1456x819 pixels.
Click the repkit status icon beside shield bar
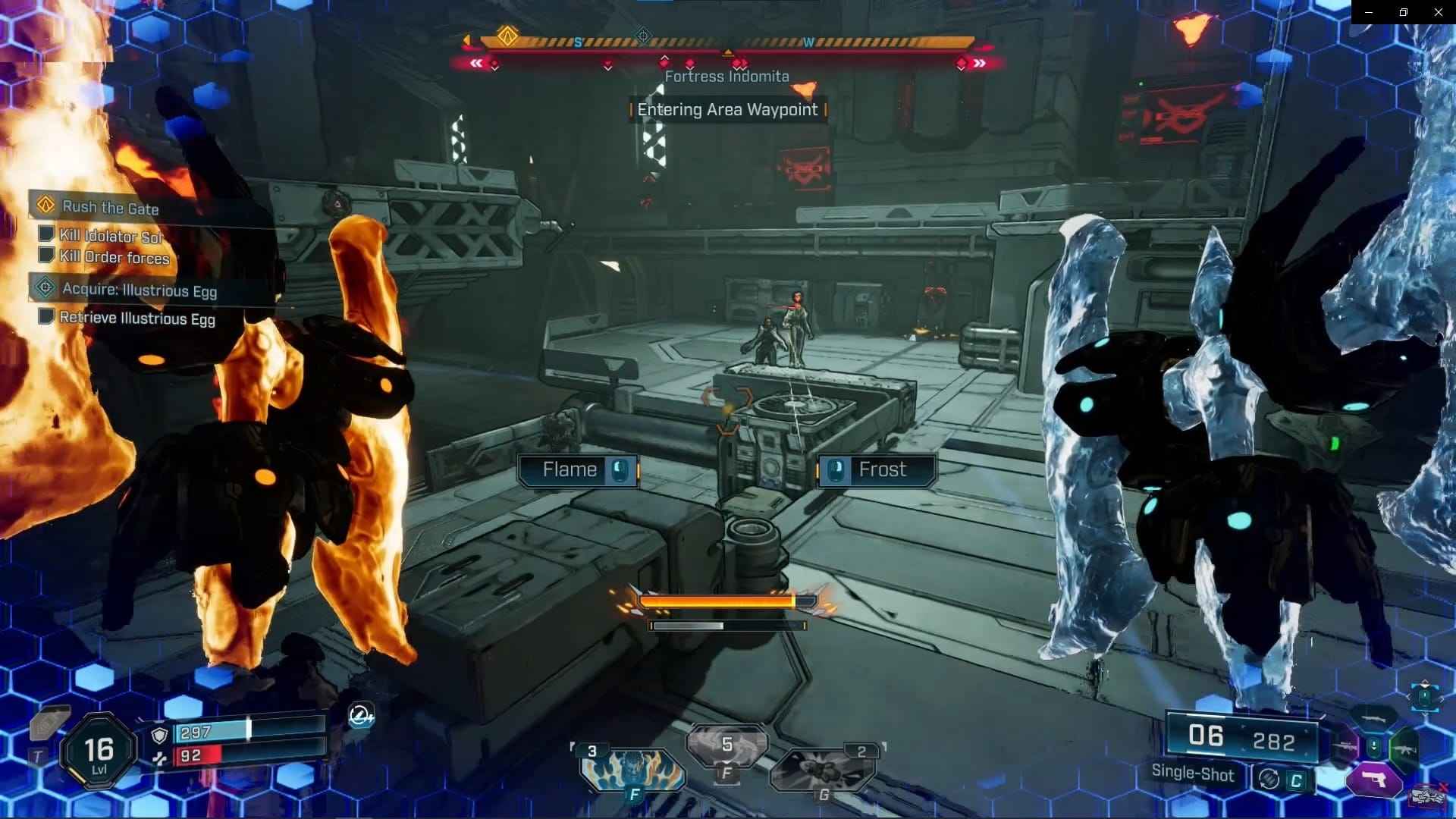click(360, 715)
